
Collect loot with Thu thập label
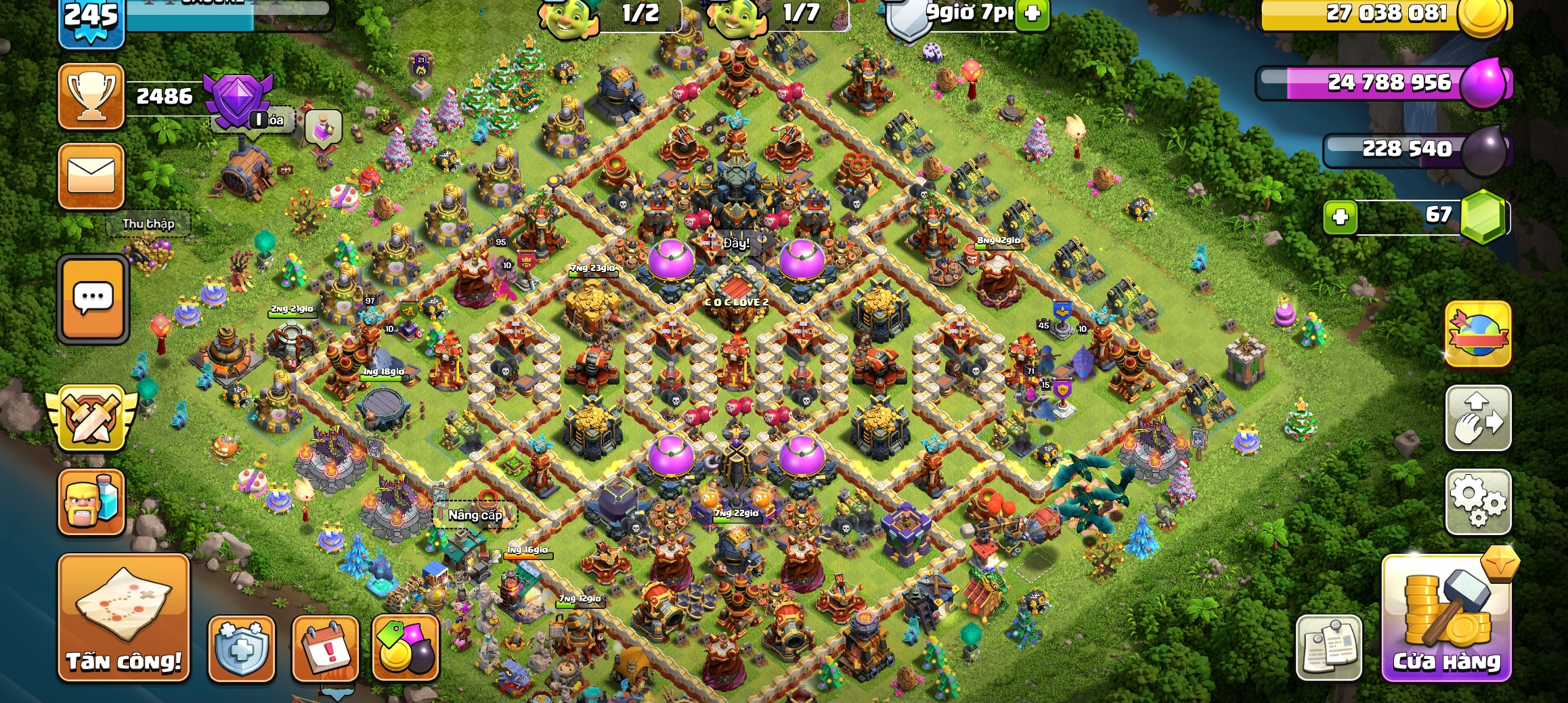(x=148, y=224)
